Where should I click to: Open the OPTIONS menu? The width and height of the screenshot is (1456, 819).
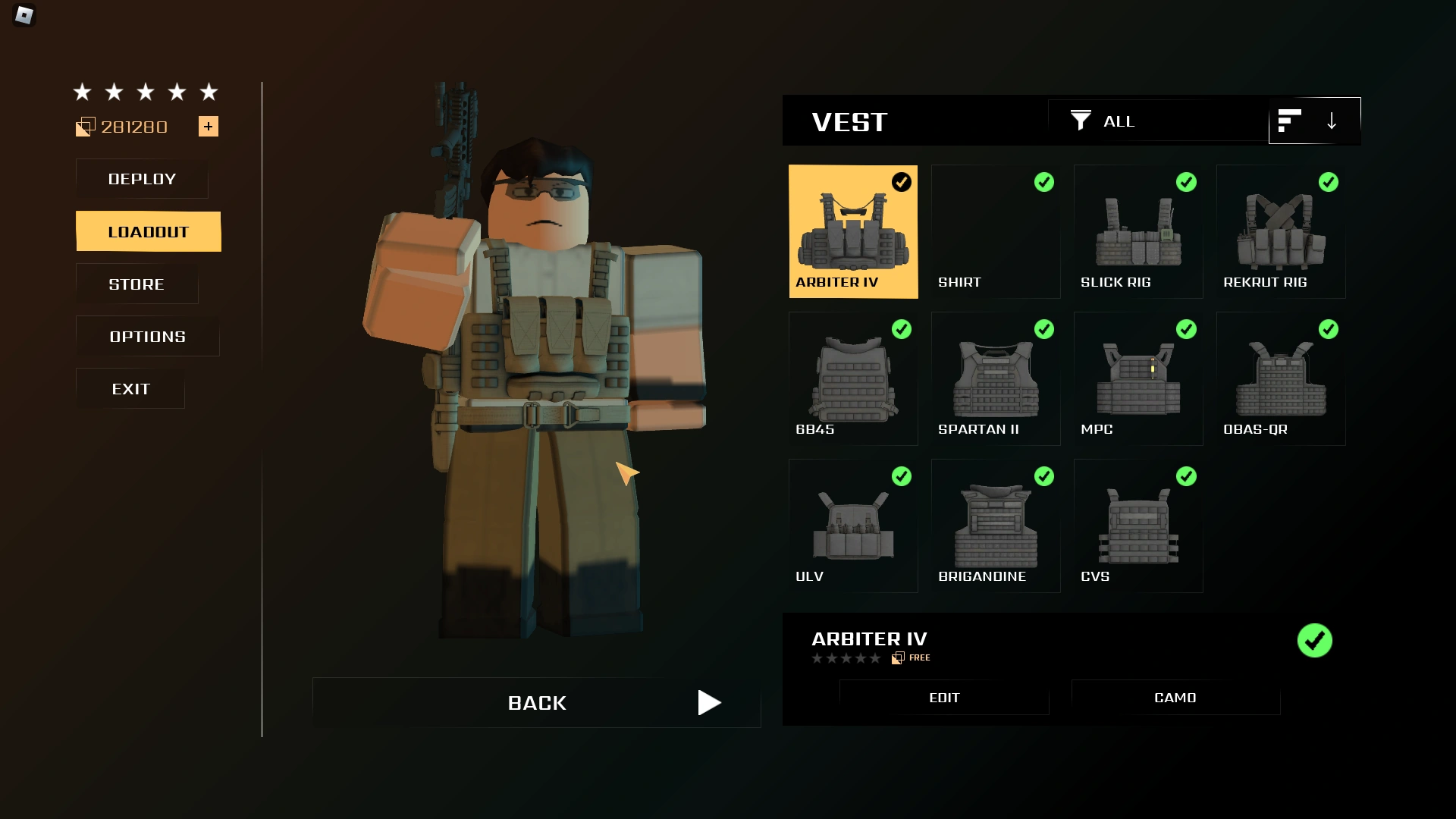point(146,336)
